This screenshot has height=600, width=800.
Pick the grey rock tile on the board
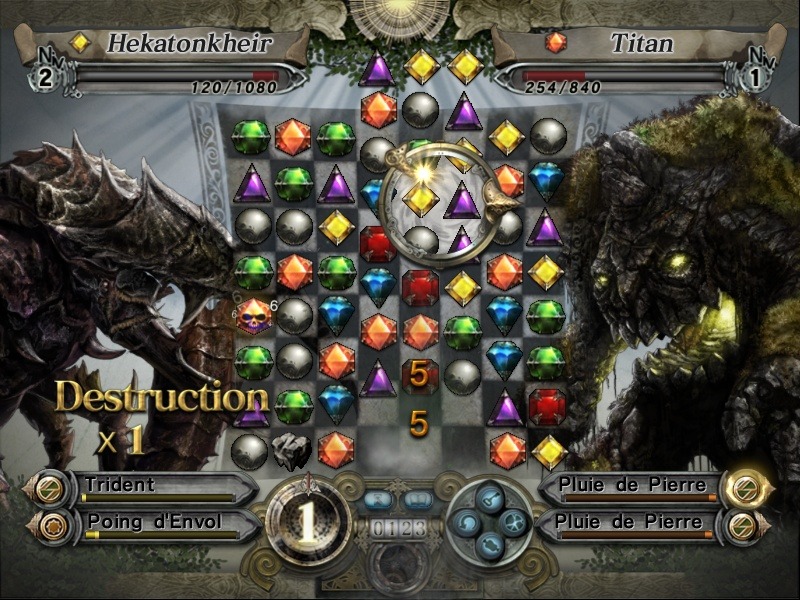[292, 452]
